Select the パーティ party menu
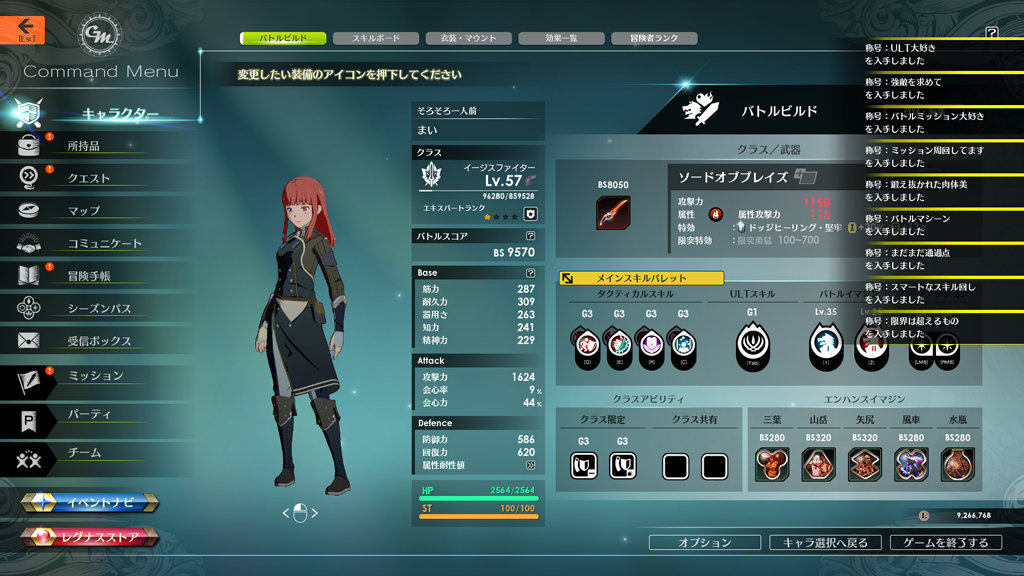The image size is (1024, 576). (89, 414)
